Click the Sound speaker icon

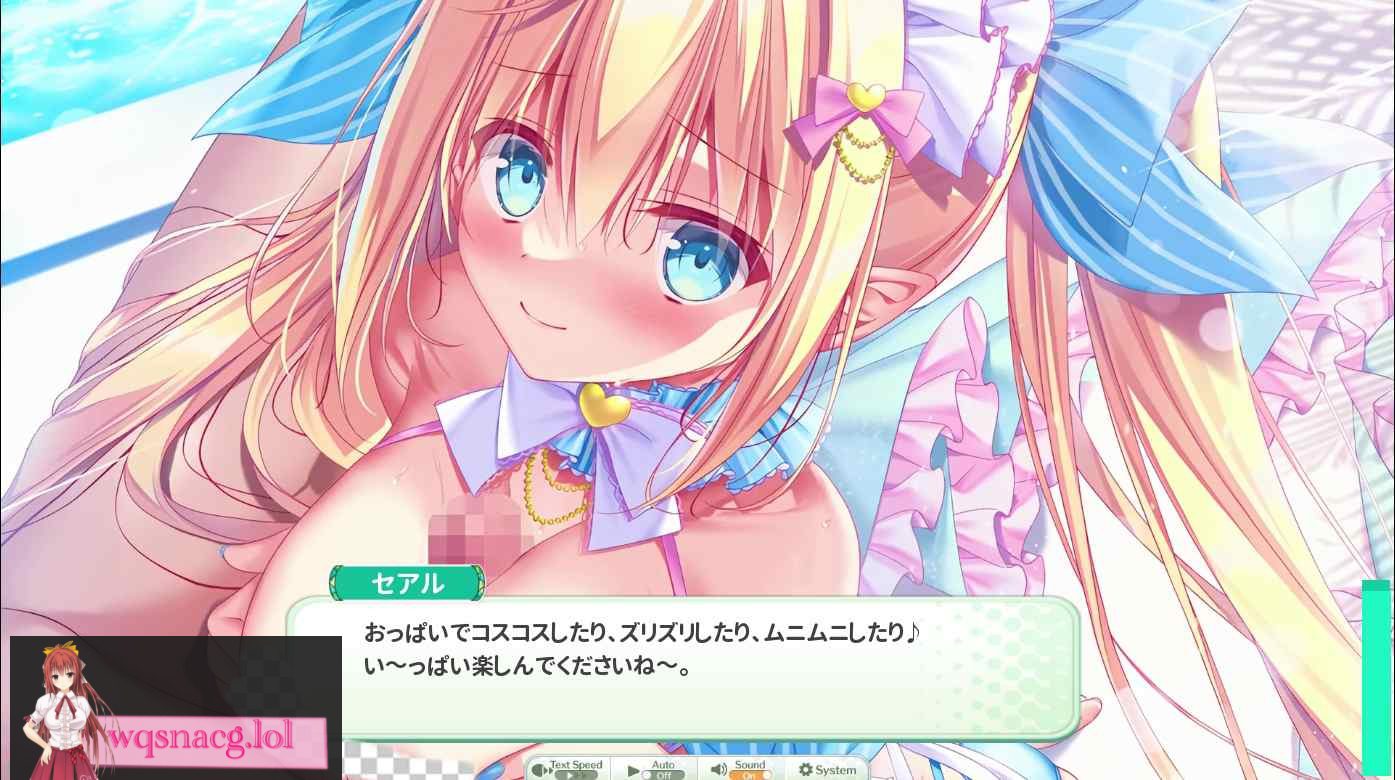pyautogui.click(x=718, y=769)
